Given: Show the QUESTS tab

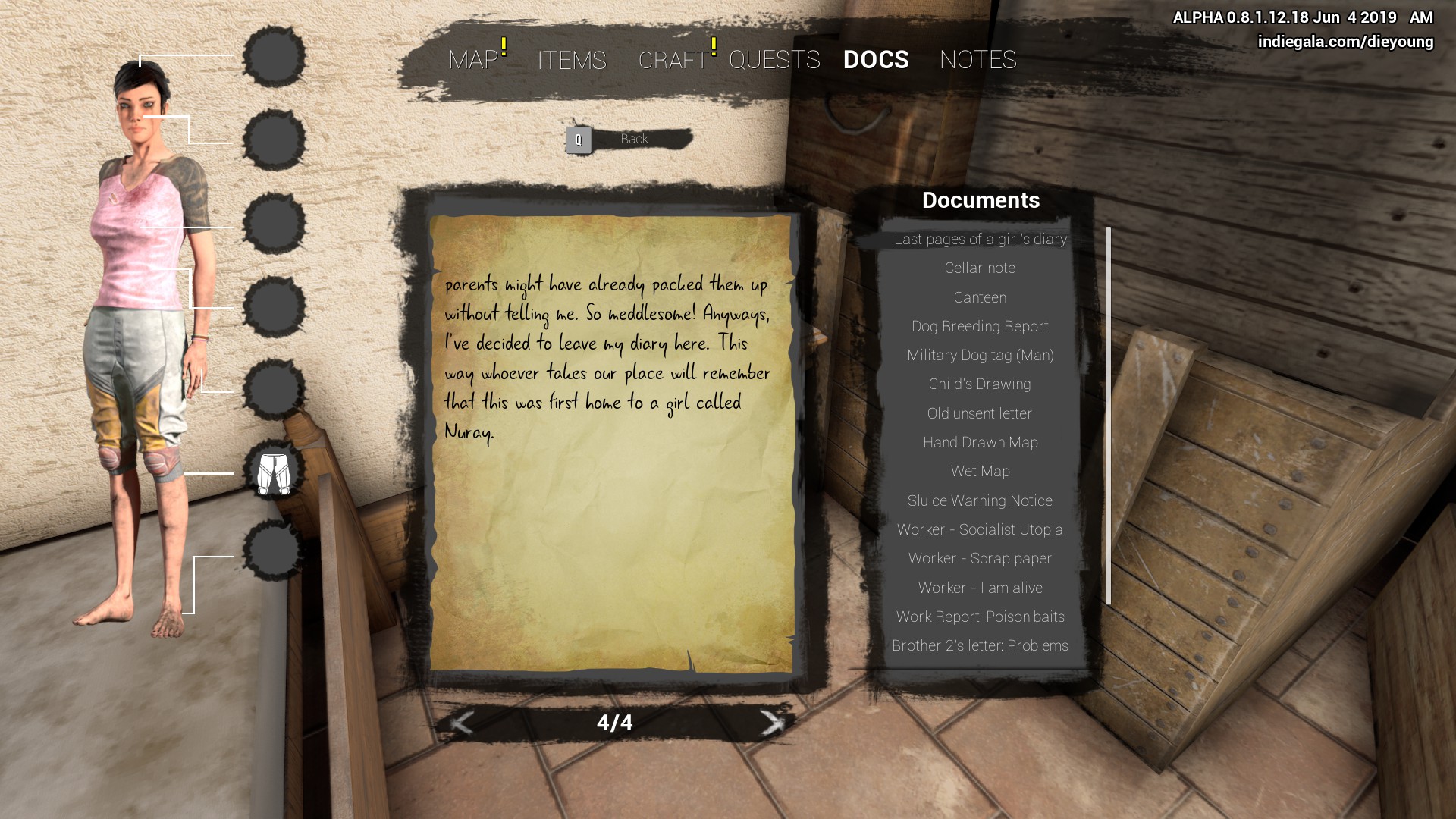Looking at the screenshot, I should pyautogui.click(x=774, y=60).
